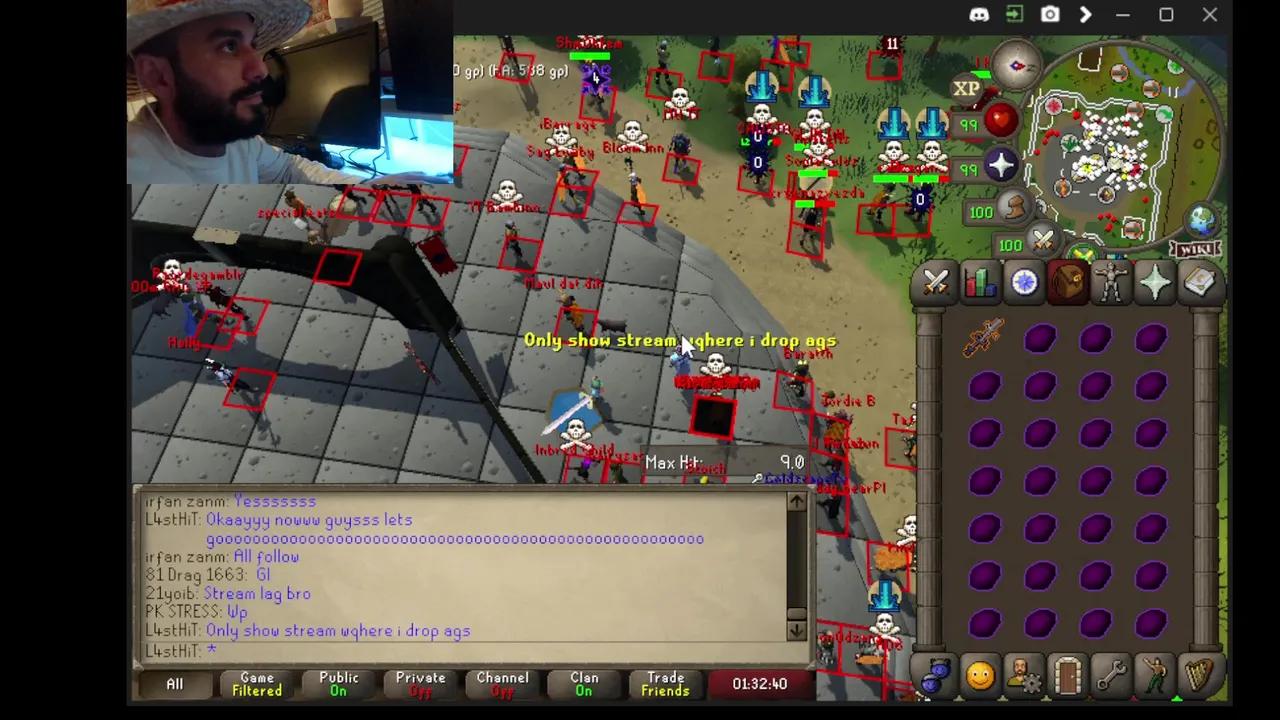Screen dimensions: 1280x720
Task: Open the Inventory backpack tab
Action: coord(1068,283)
